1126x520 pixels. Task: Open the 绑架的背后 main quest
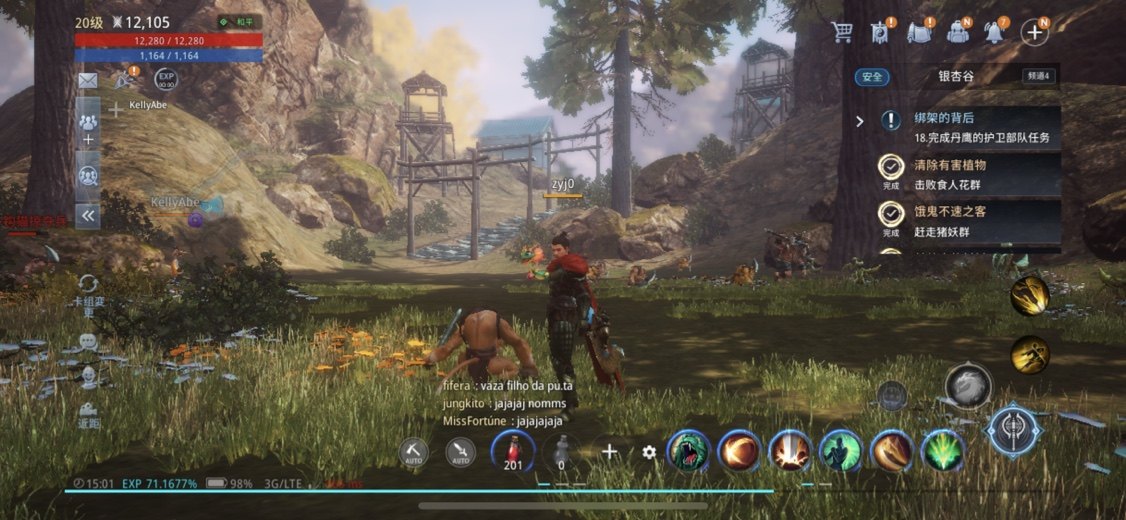pyautogui.click(x=968, y=128)
